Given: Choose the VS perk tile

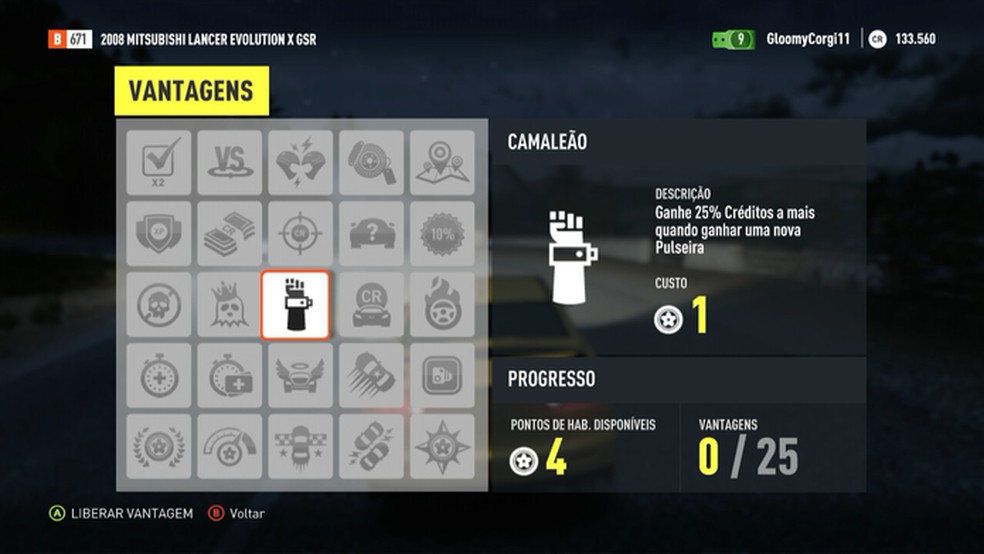Looking at the screenshot, I should 229,162.
